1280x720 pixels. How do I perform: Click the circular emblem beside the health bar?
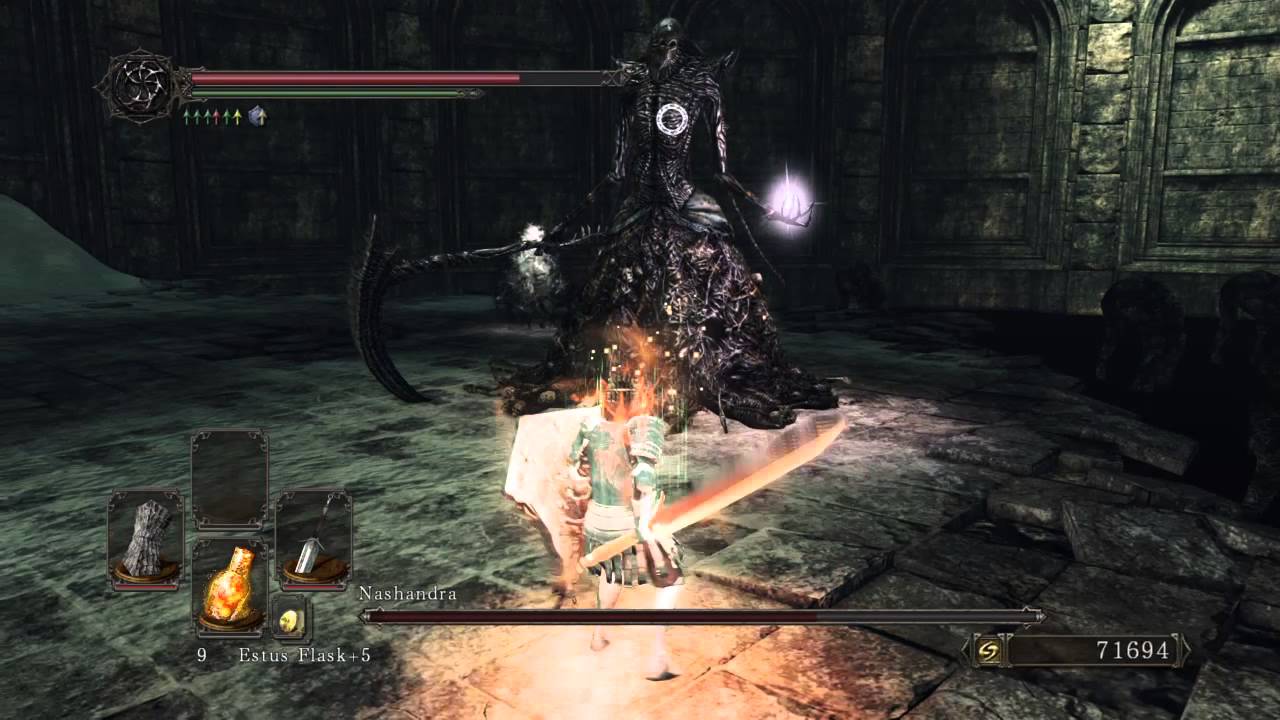(141, 86)
